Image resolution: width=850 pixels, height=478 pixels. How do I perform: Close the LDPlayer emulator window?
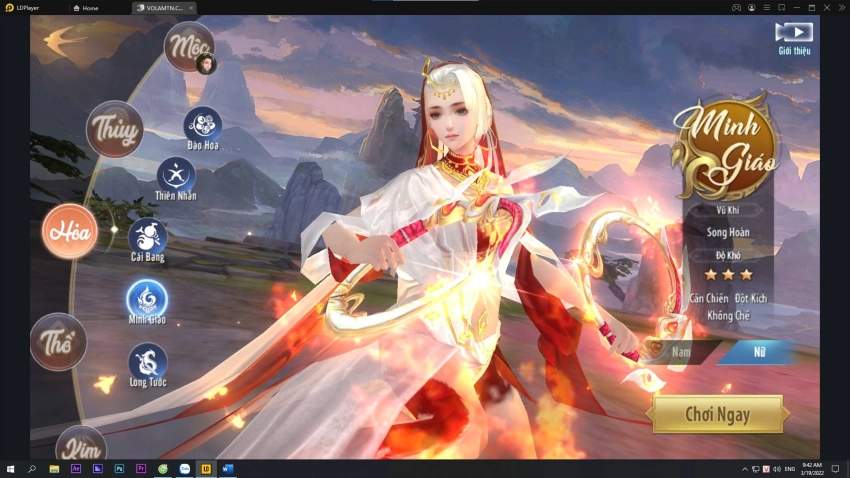841,7
